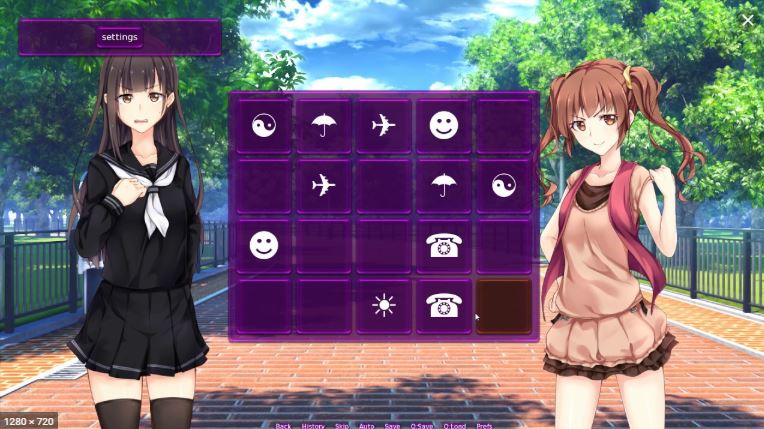
Task: Quick save with Q.Save
Action: point(422,426)
